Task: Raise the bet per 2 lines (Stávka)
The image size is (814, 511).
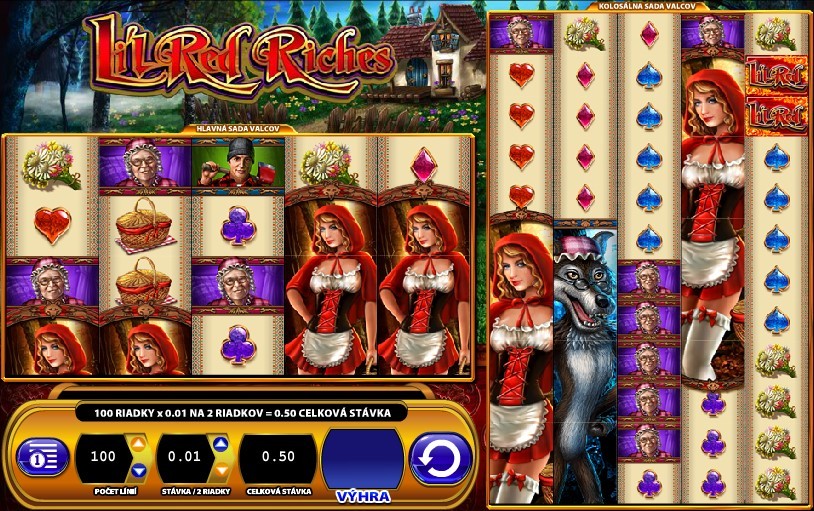Action: (x=222, y=443)
